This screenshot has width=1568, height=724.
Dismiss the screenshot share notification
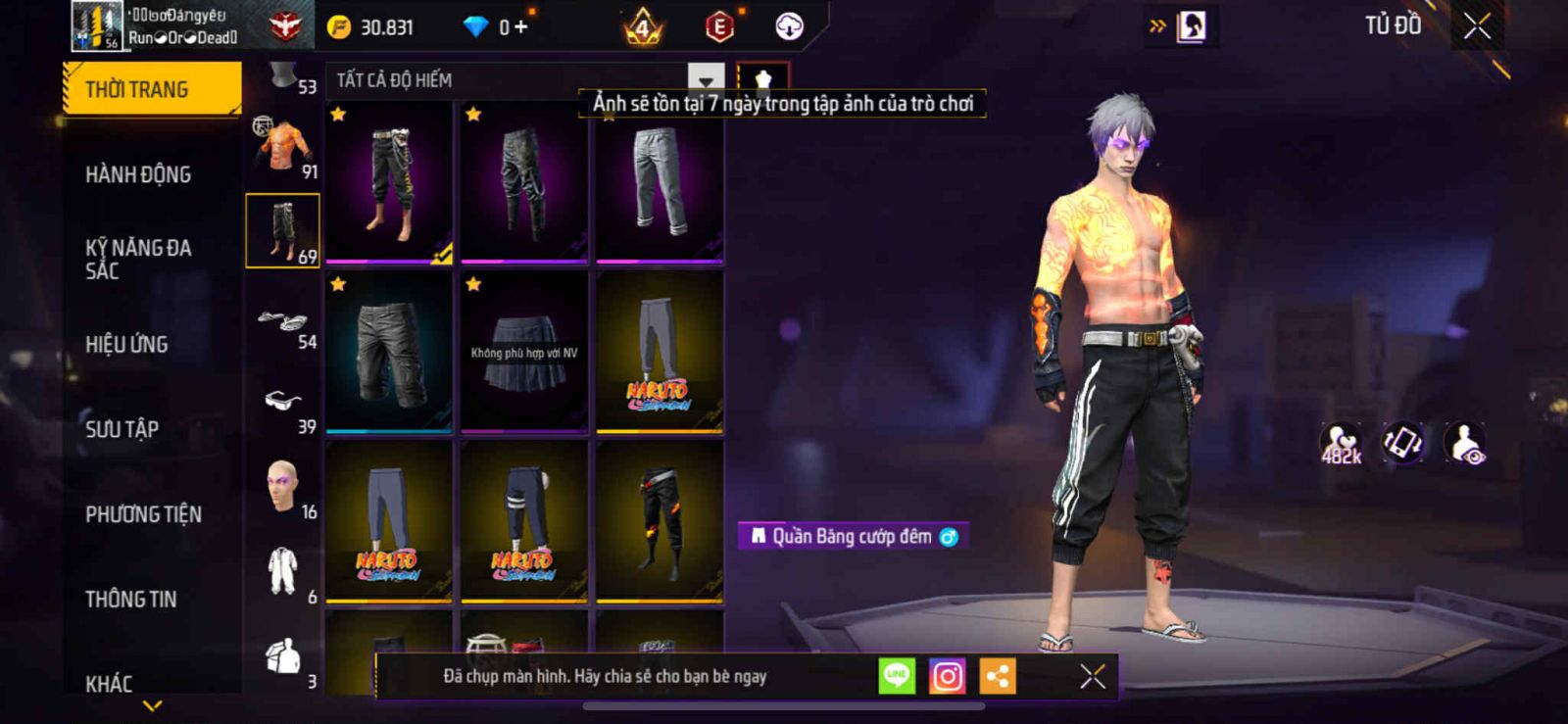tap(1093, 676)
